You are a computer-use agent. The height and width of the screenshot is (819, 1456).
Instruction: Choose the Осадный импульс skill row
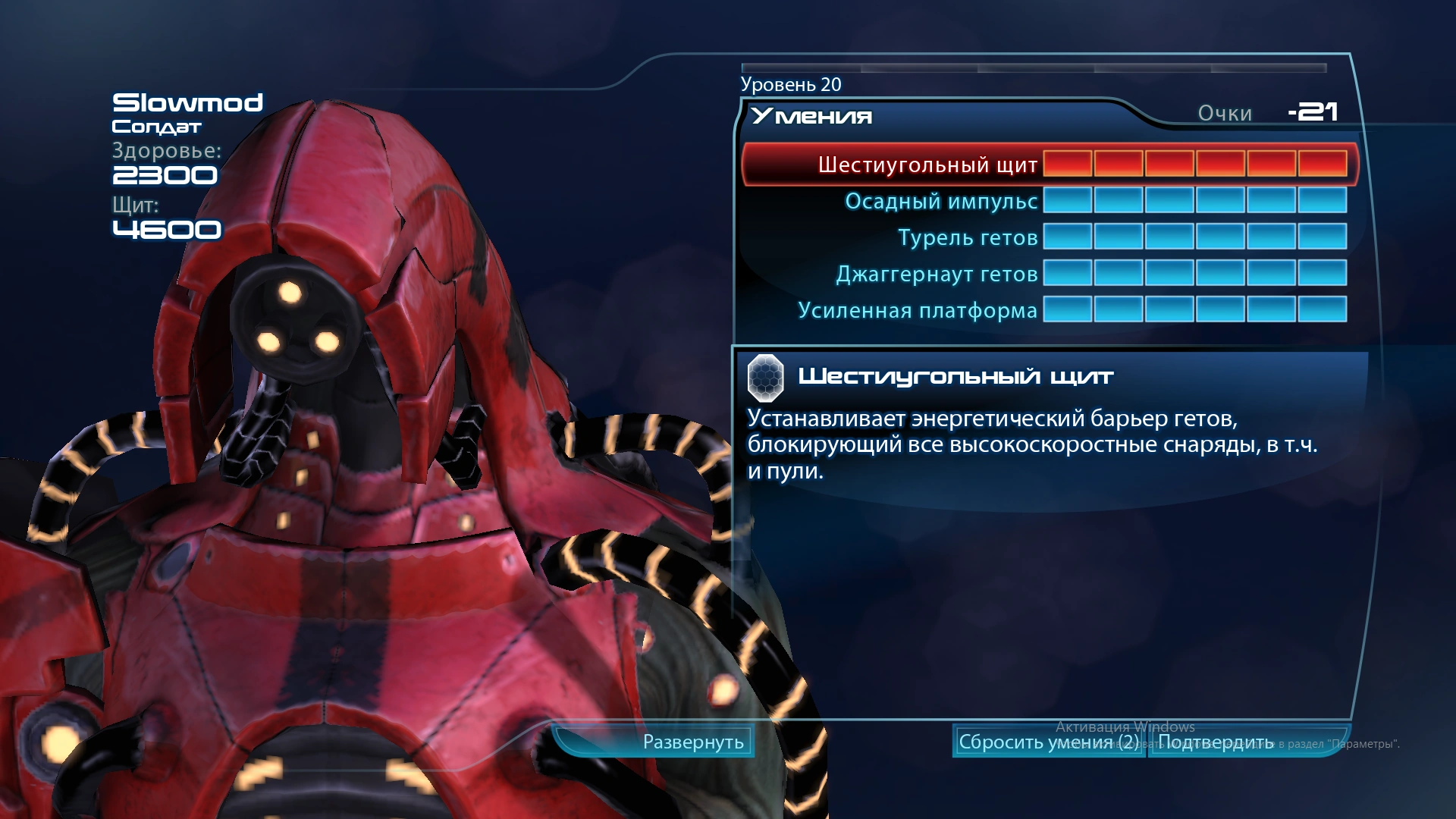tap(941, 201)
